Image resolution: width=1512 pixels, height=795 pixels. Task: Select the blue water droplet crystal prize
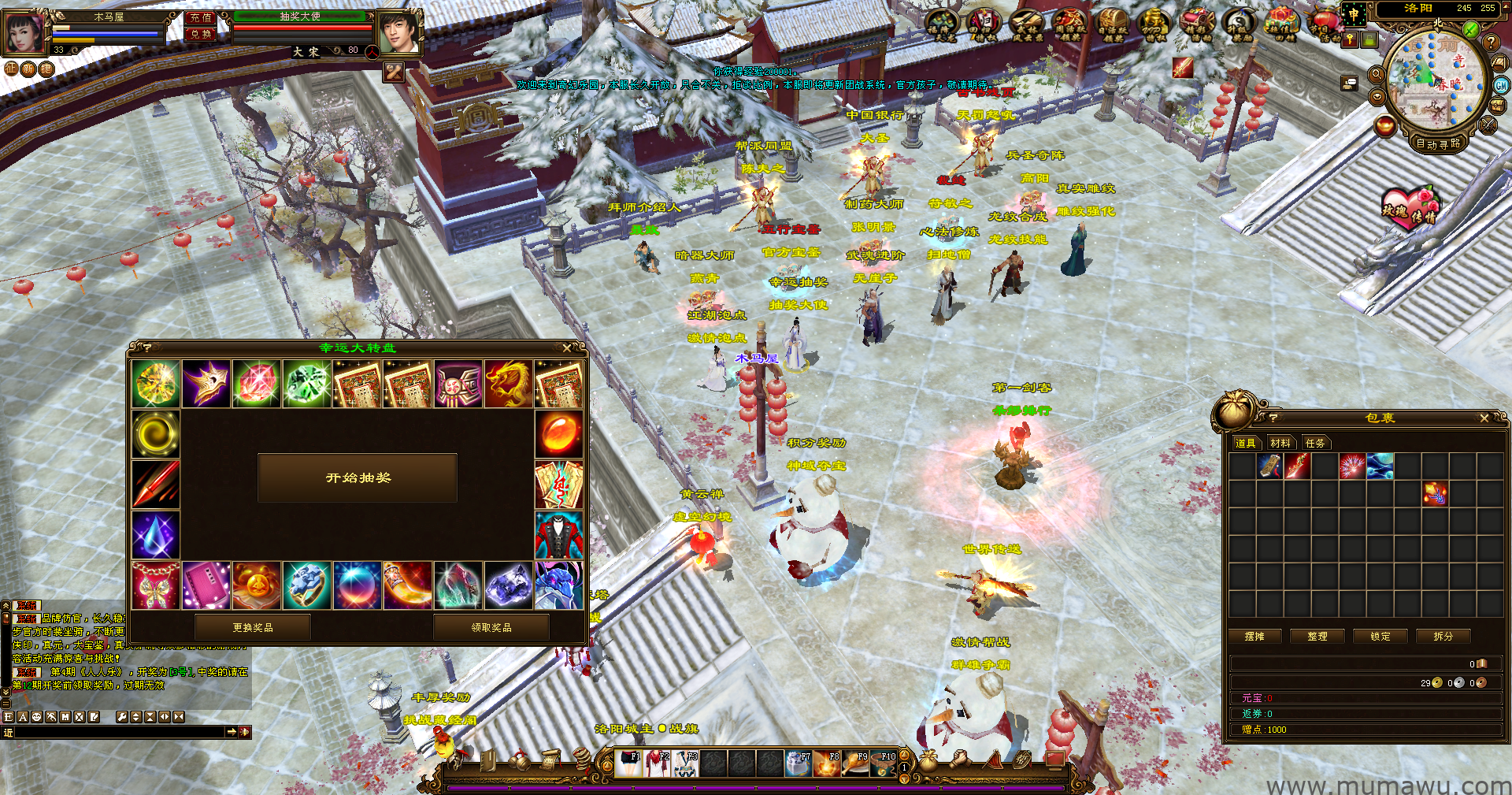tap(156, 535)
